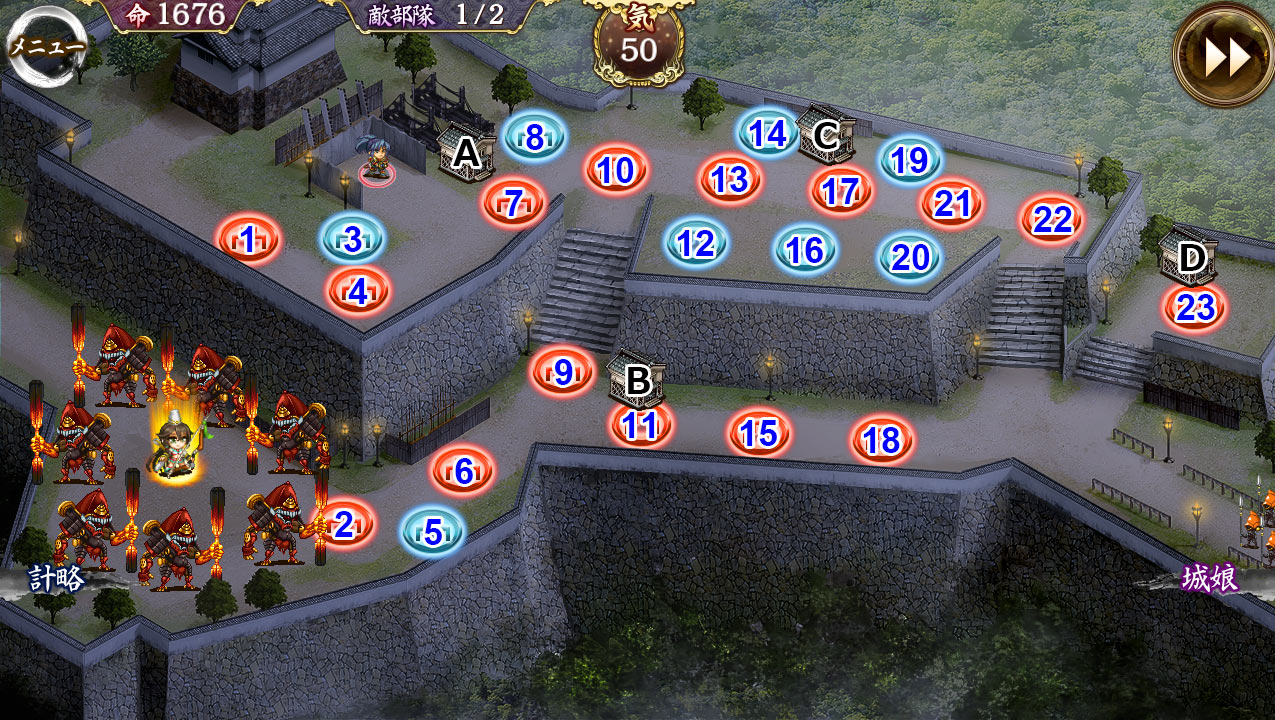Choose blue deployment slot 3

(x=352, y=239)
